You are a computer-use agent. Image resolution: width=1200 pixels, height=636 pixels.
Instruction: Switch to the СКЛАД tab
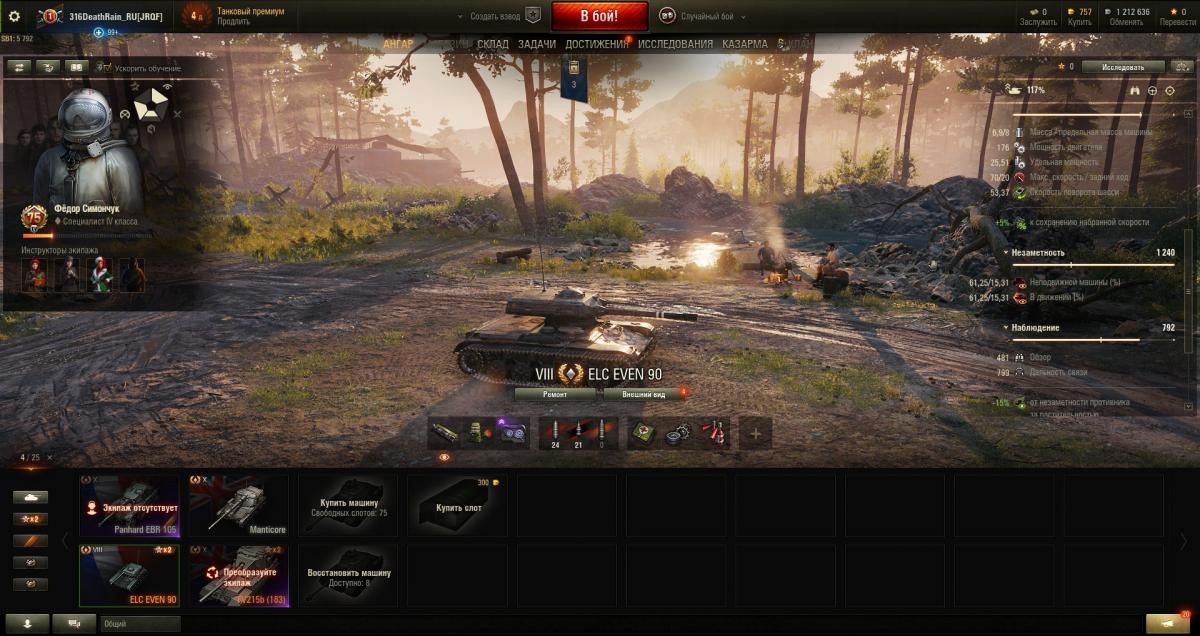(492, 44)
